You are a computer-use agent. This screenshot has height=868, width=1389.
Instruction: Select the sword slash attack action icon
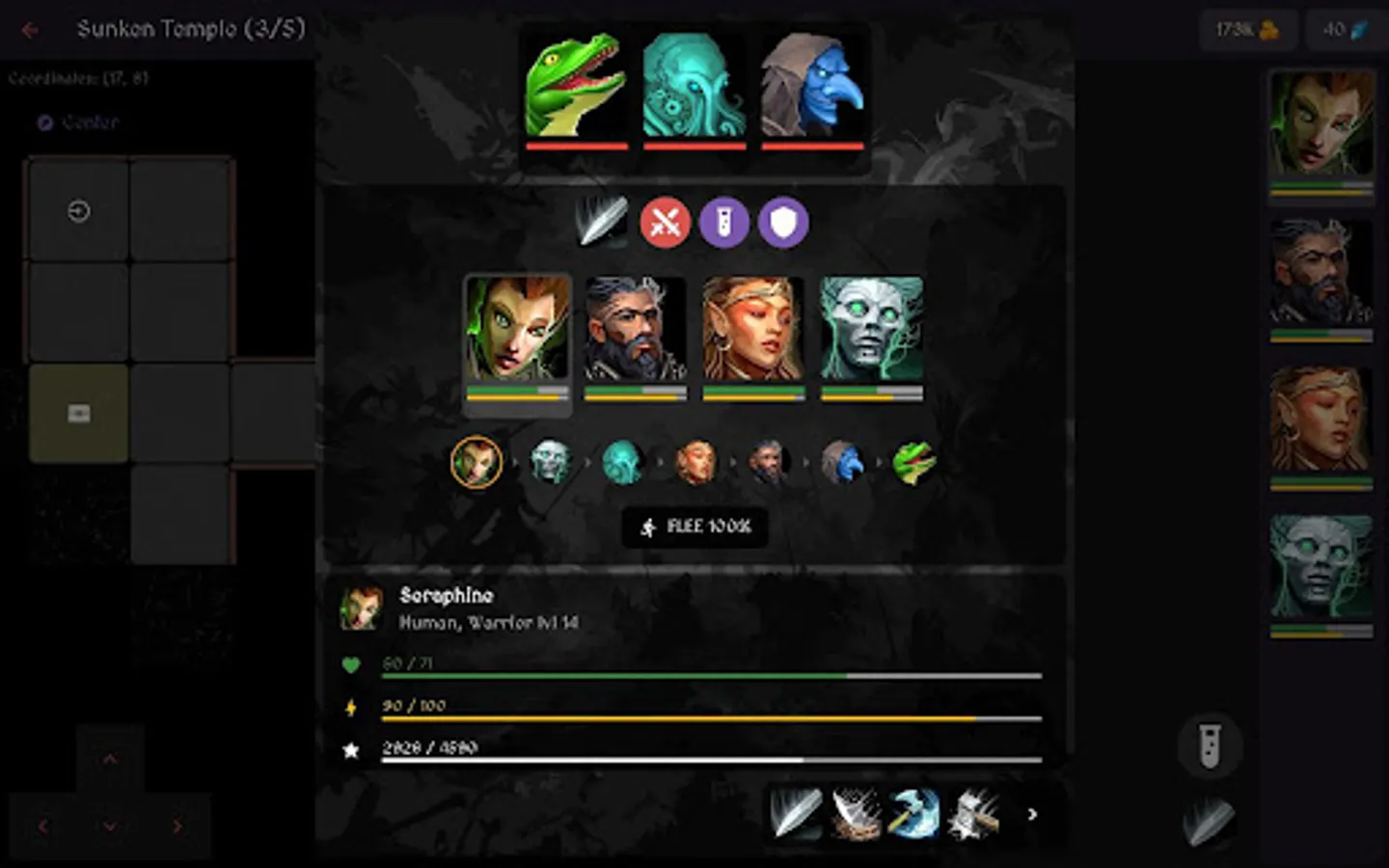(x=599, y=223)
